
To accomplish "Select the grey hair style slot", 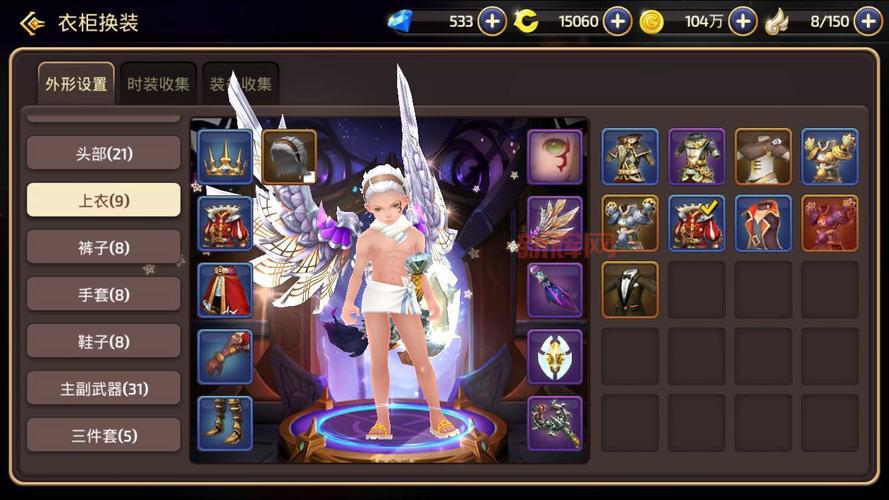I will pyautogui.click(x=289, y=156).
